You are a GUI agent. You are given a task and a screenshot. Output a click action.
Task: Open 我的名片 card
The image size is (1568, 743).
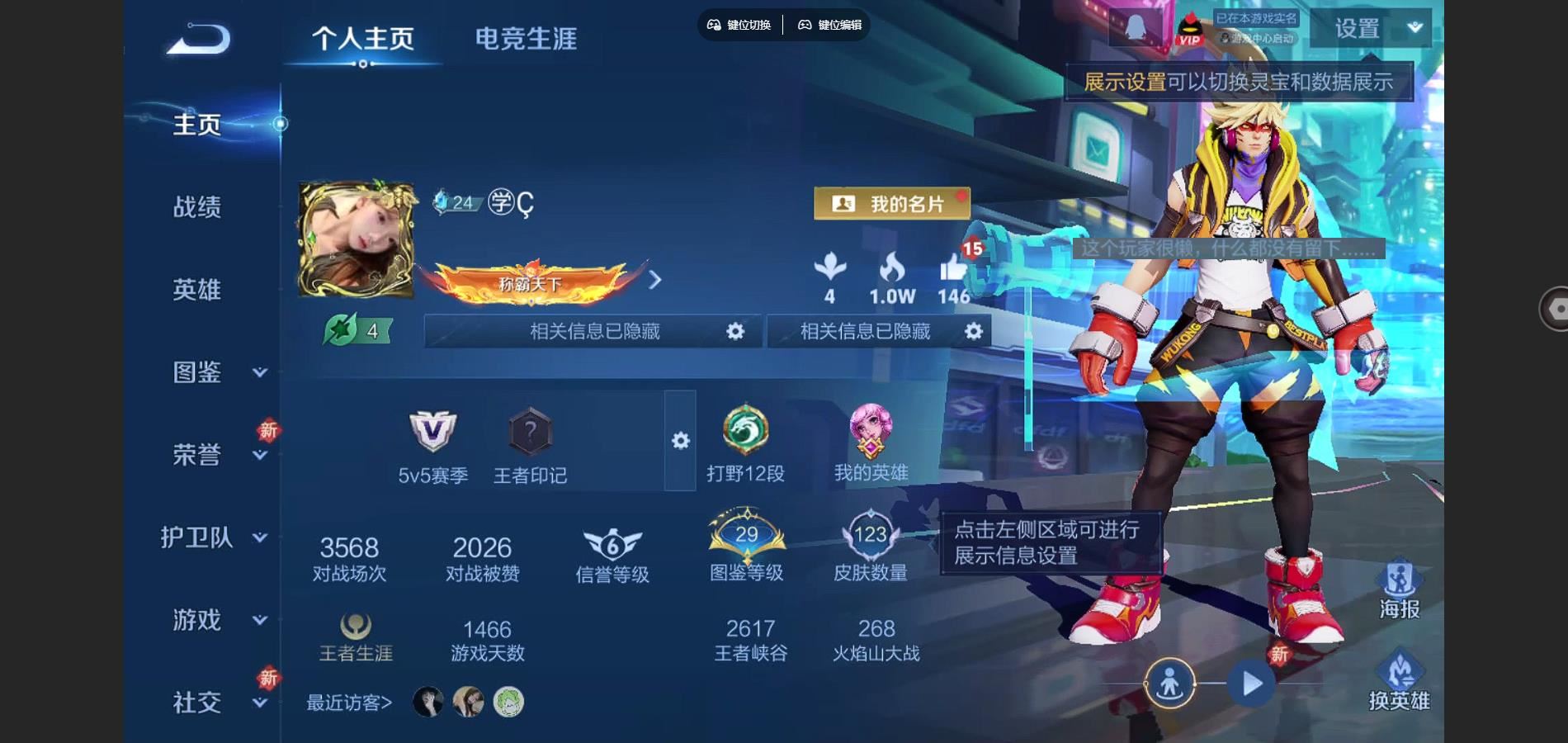[891, 203]
